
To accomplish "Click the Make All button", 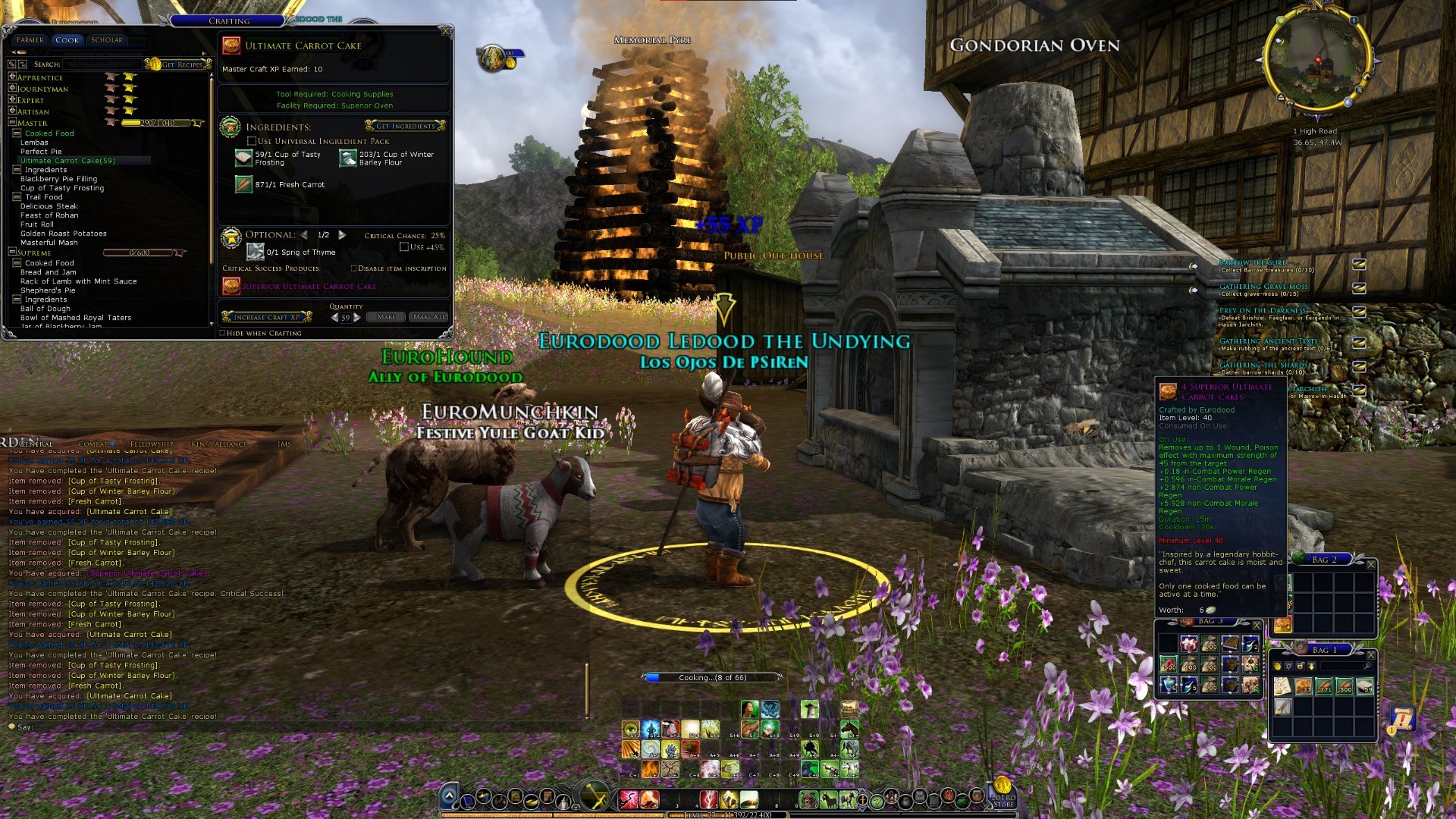I will [428, 317].
